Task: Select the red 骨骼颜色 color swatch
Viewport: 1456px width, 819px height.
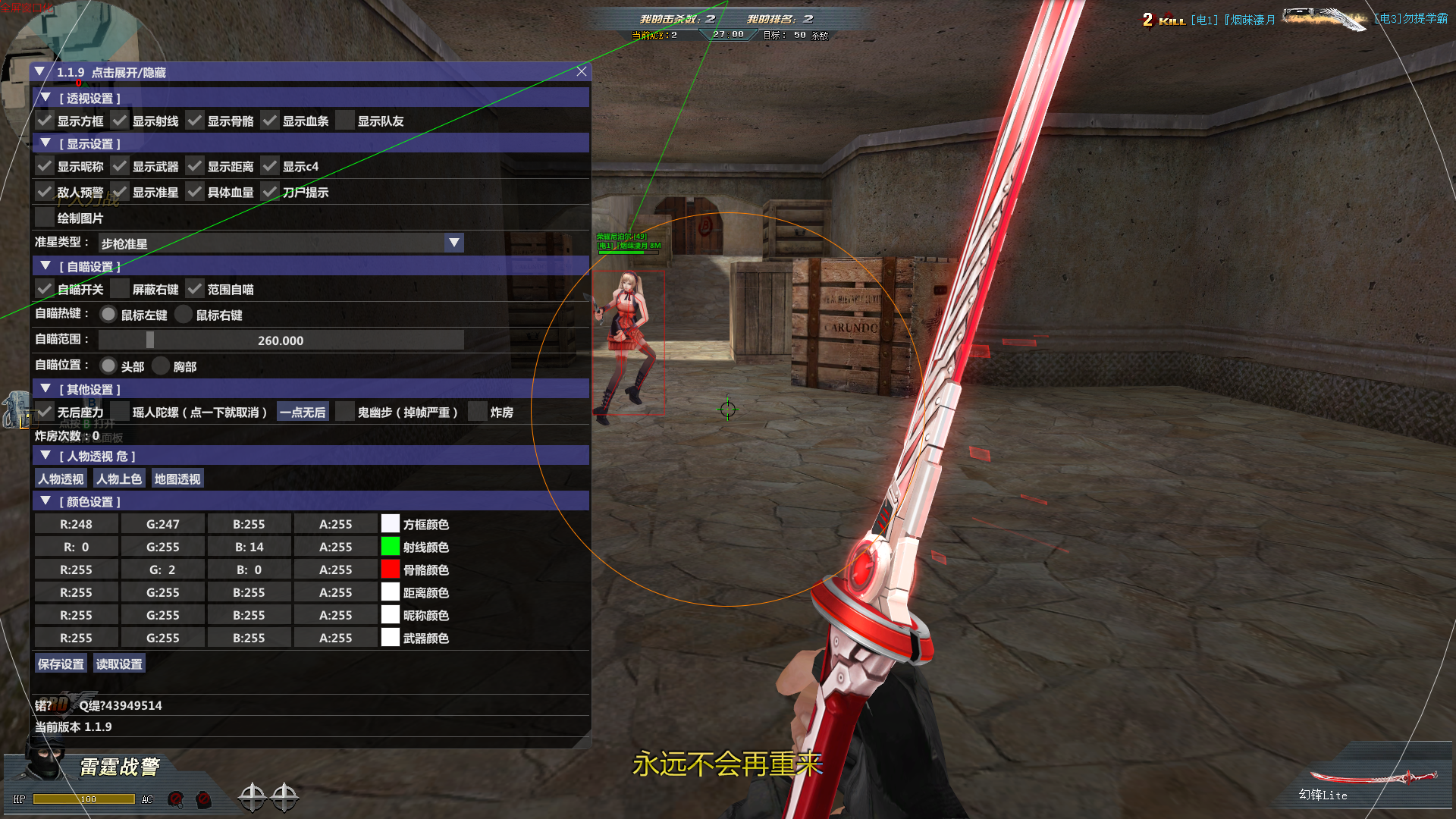Action: click(390, 569)
